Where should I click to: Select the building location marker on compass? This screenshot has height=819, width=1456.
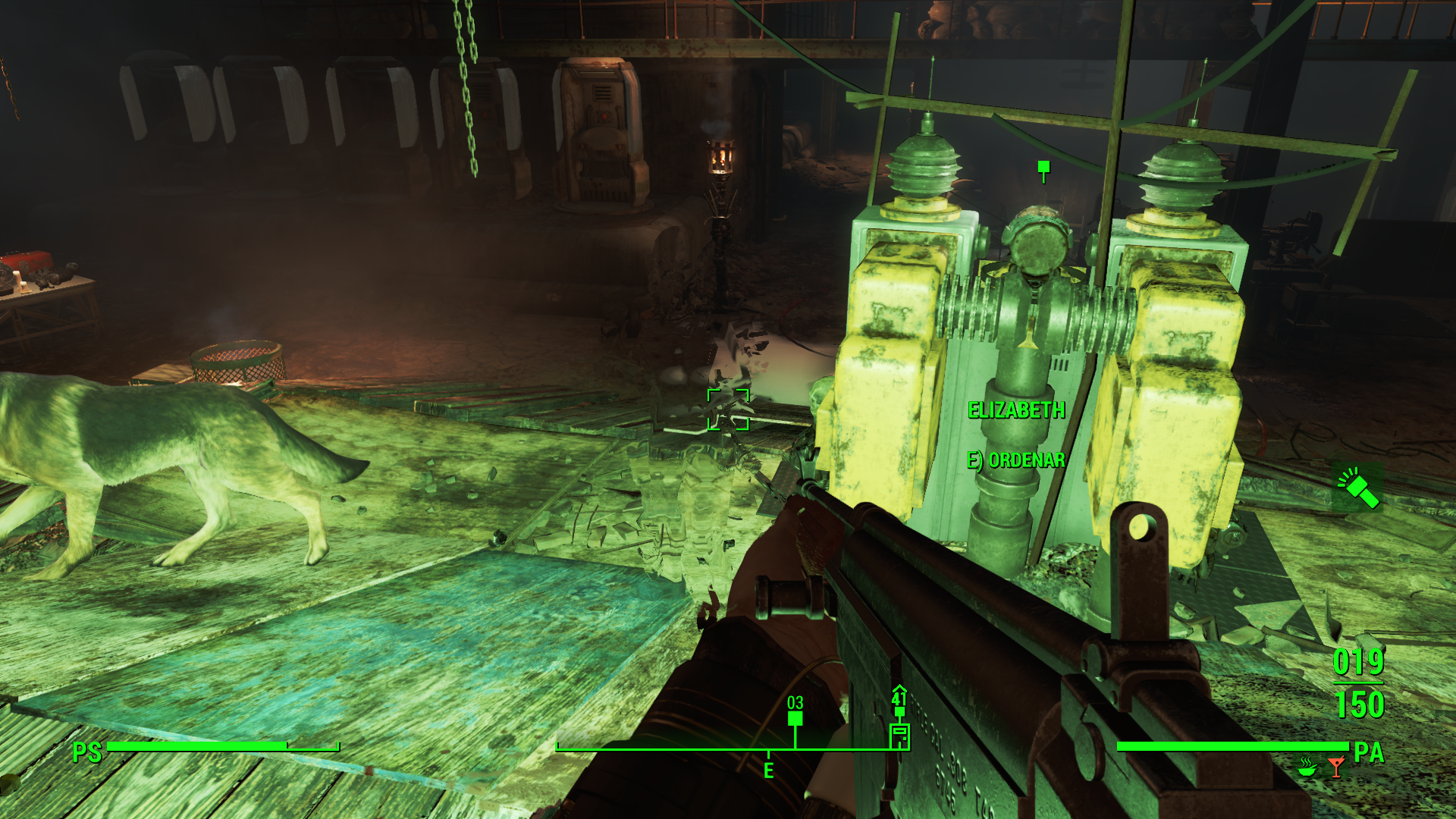click(899, 734)
